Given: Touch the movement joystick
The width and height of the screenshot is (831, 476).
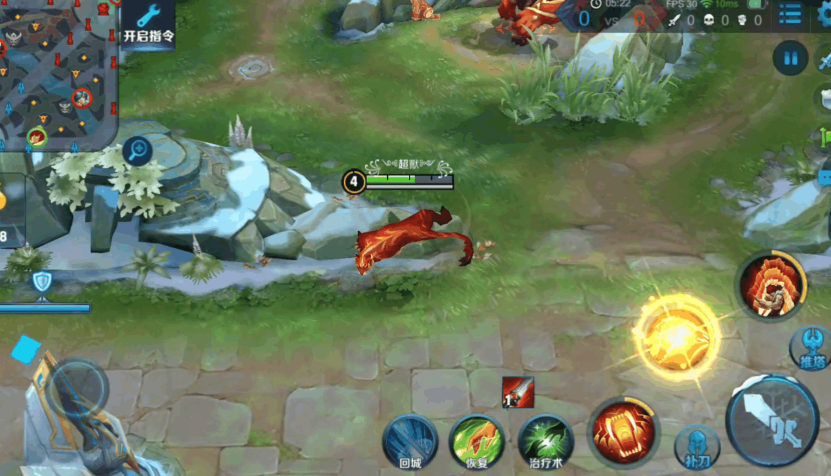Looking at the screenshot, I should coord(78,388).
